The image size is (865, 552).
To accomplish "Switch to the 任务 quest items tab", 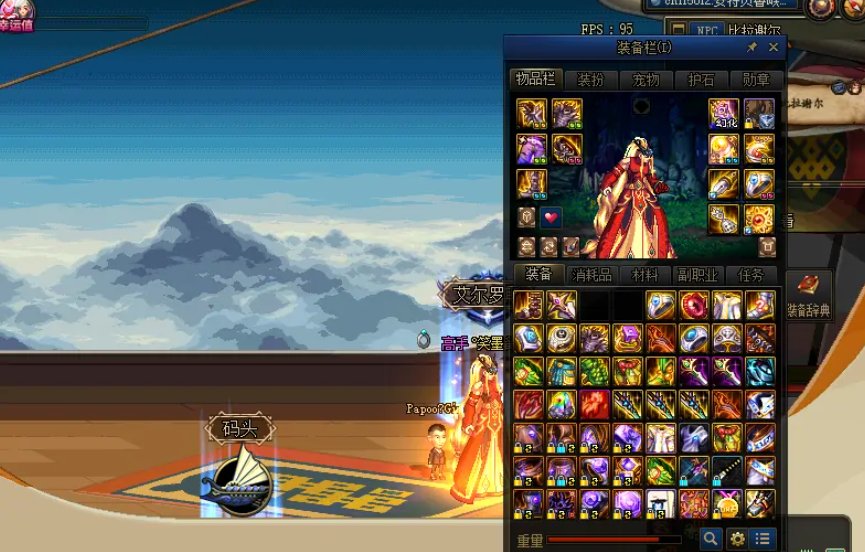I will pos(750,275).
